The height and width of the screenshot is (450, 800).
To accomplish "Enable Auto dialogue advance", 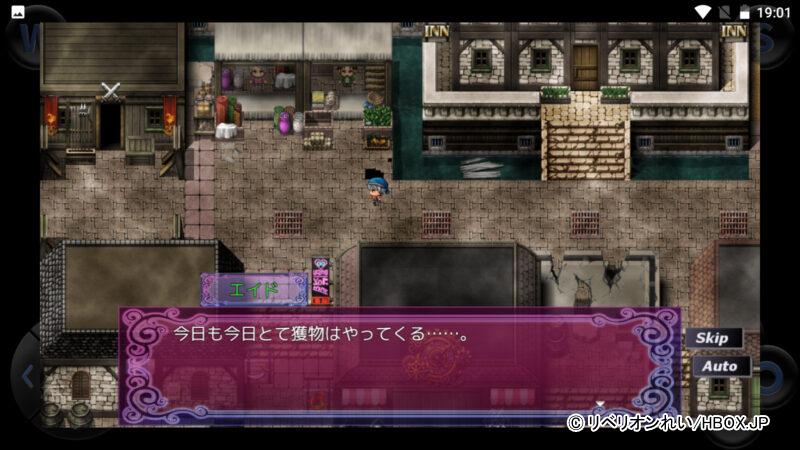I will pos(719,366).
